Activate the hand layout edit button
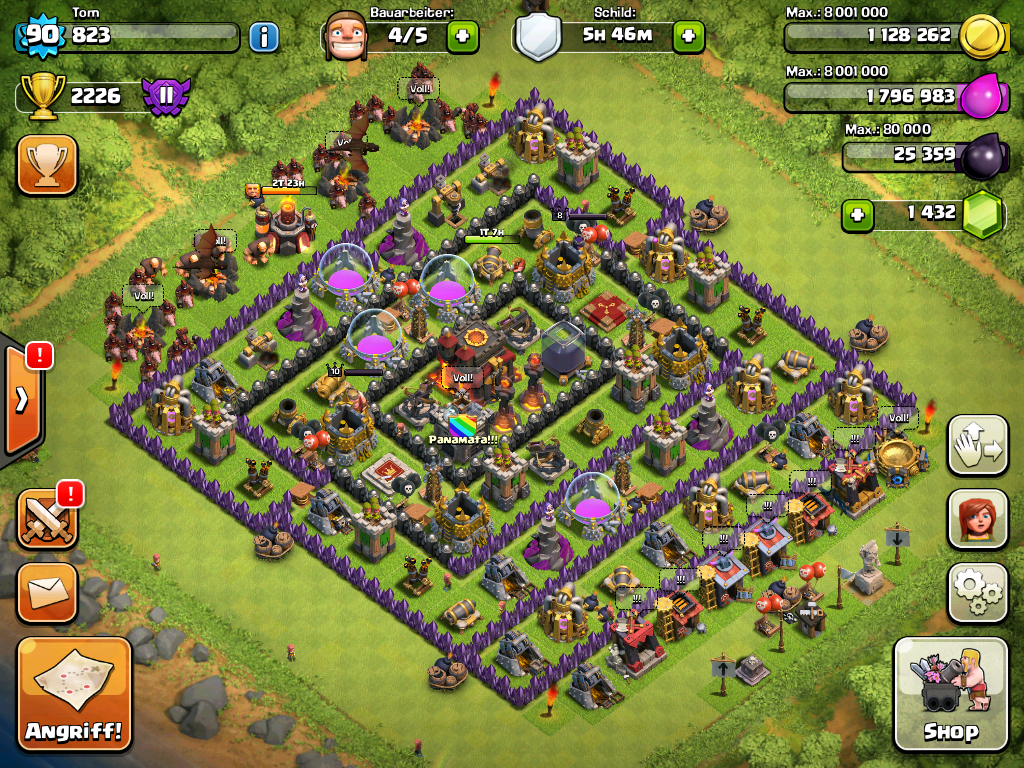 (x=977, y=444)
